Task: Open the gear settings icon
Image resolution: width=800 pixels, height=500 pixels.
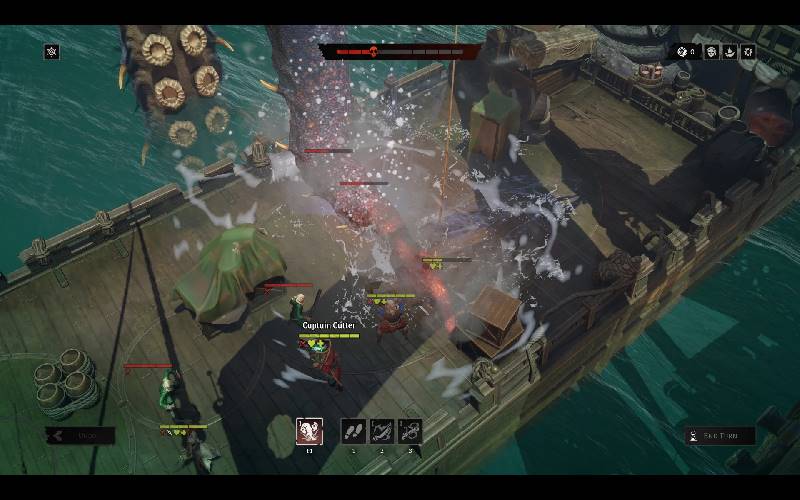Action: pyautogui.click(x=748, y=52)
